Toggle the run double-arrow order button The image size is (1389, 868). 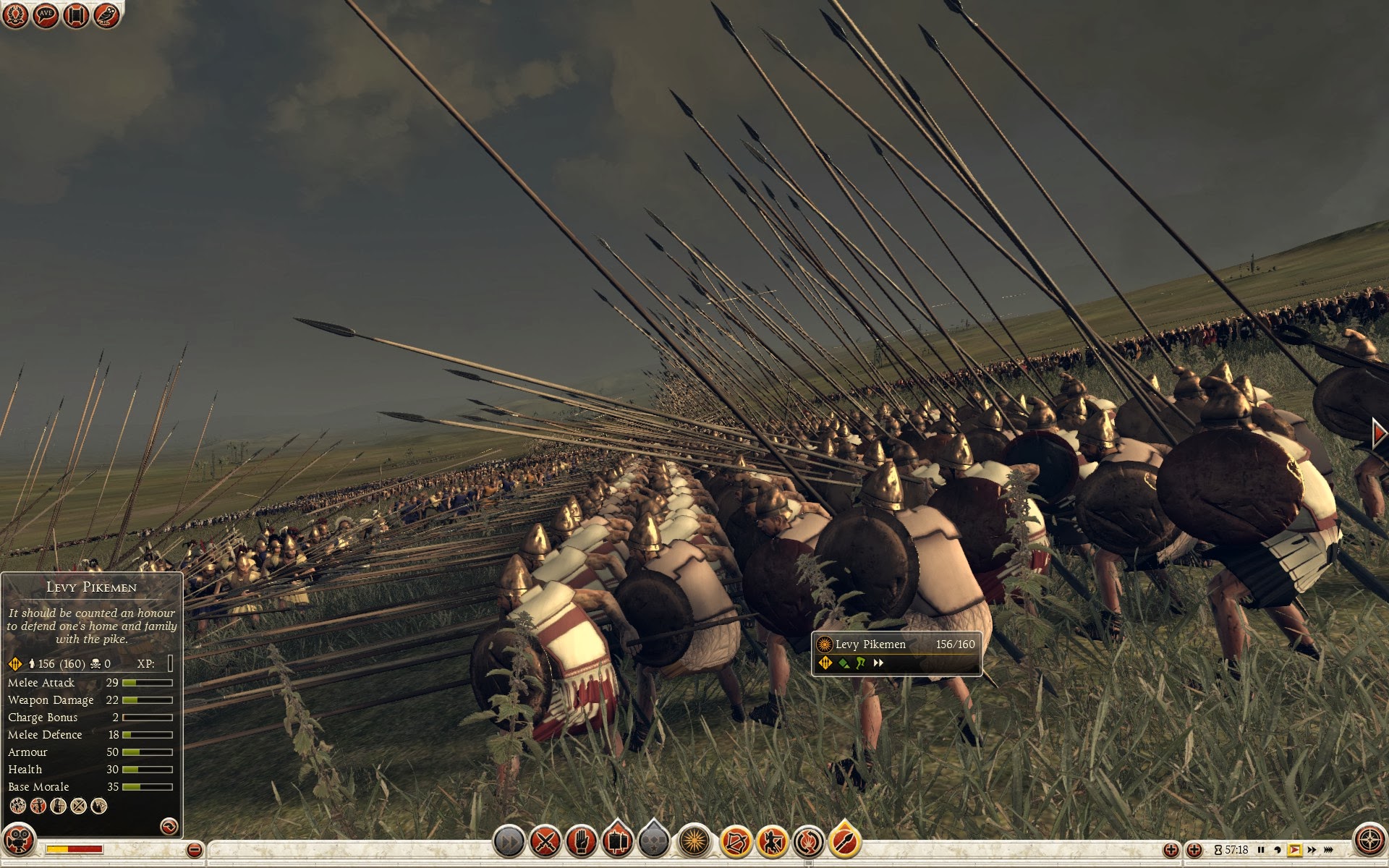(509, 842)
